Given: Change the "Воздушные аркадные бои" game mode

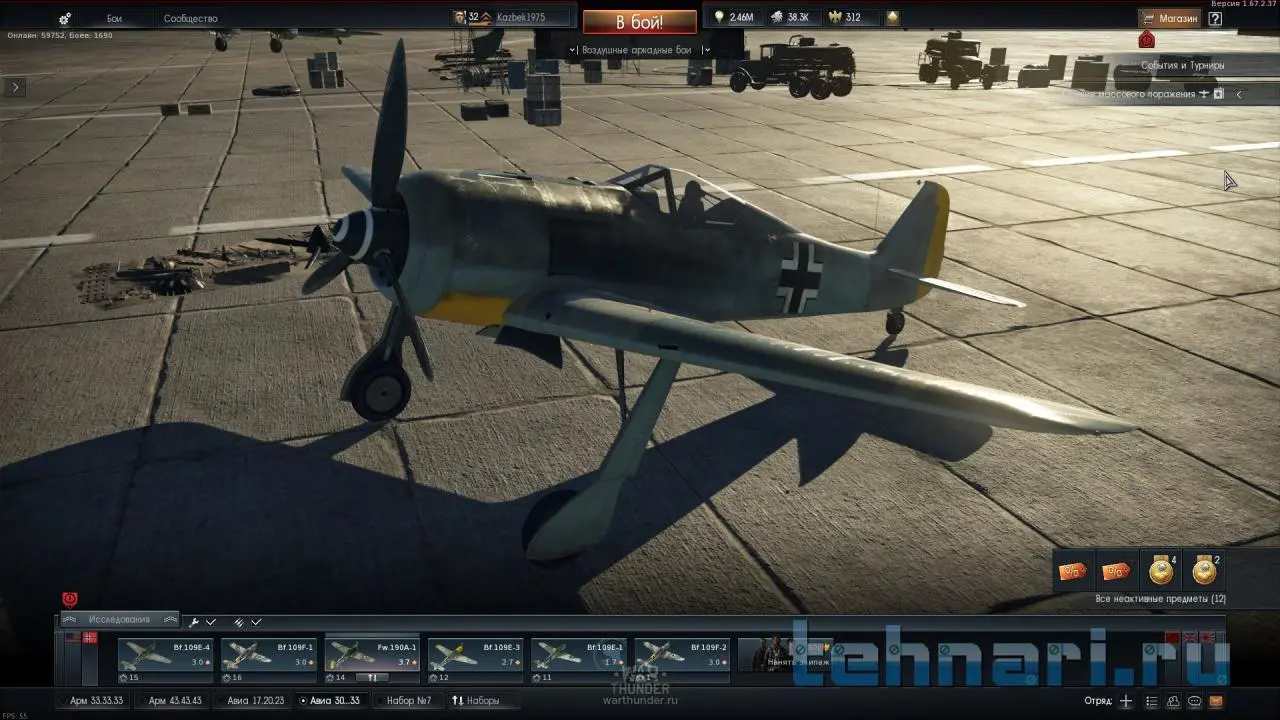Looking at the screenshot, I should [x=638, y=49].
